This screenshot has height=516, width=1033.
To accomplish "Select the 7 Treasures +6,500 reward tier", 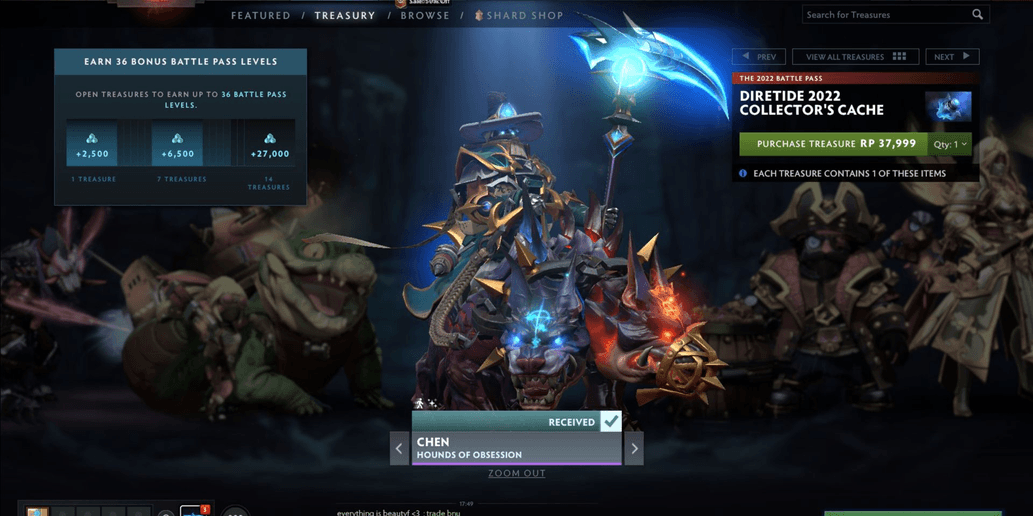I will click(x=177, y=145).
